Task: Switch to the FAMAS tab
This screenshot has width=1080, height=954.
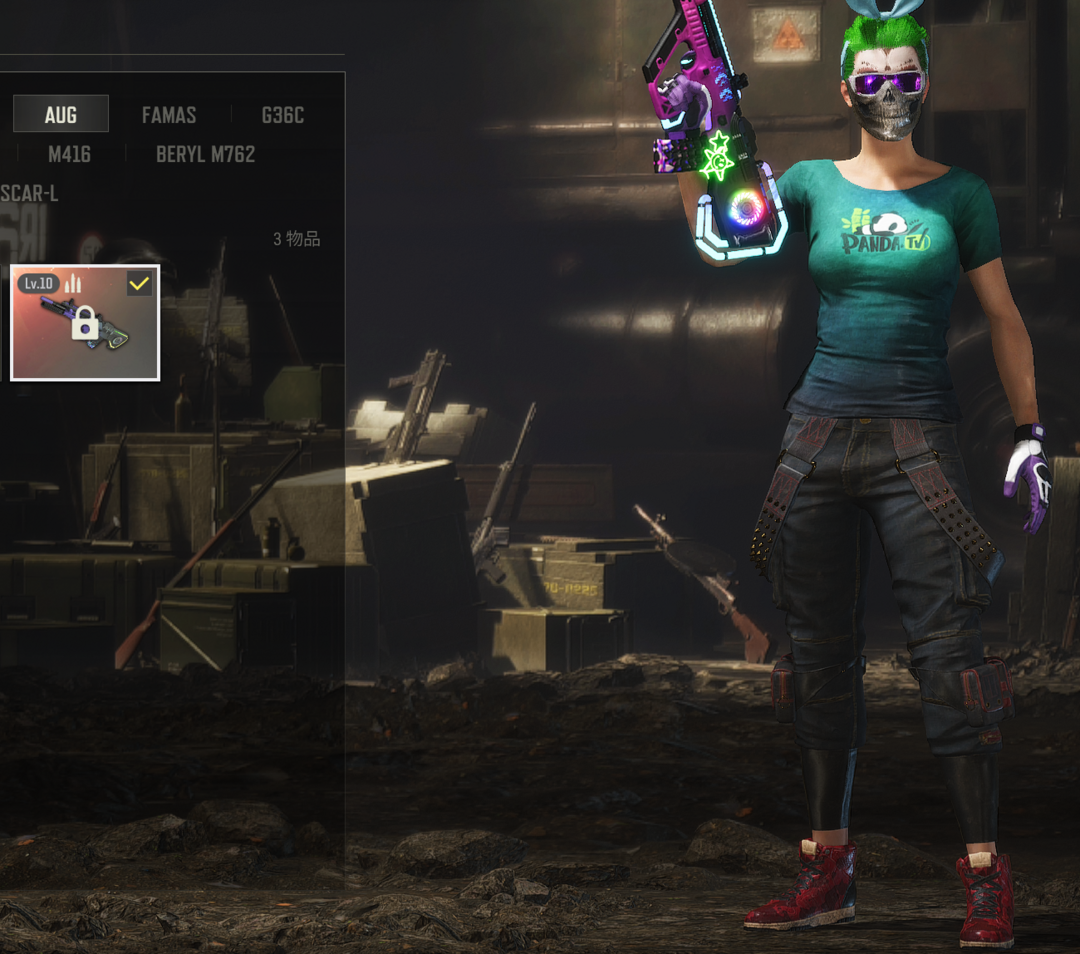Action: pyautogui.click(x=169, y=115)
